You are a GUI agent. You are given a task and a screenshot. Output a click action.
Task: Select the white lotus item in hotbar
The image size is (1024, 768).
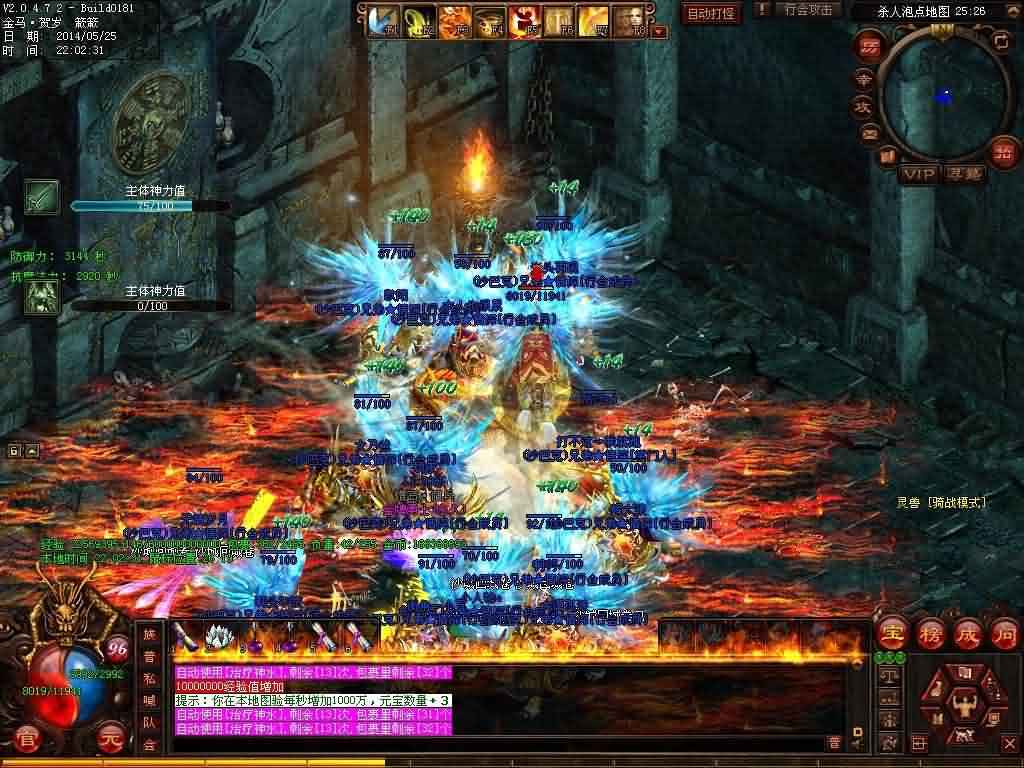[218, 636]
